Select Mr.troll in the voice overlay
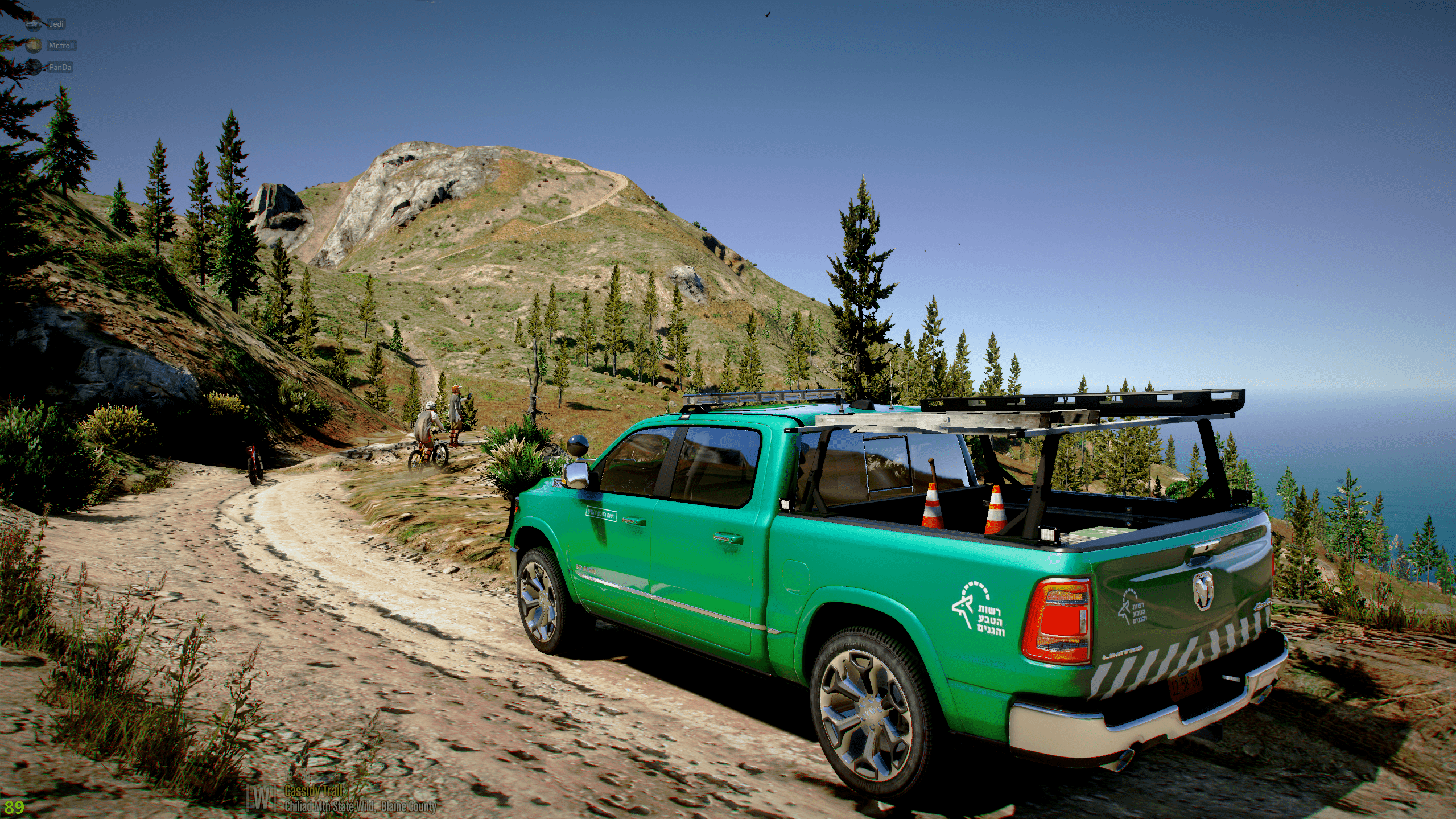 (x=61, y=46)
